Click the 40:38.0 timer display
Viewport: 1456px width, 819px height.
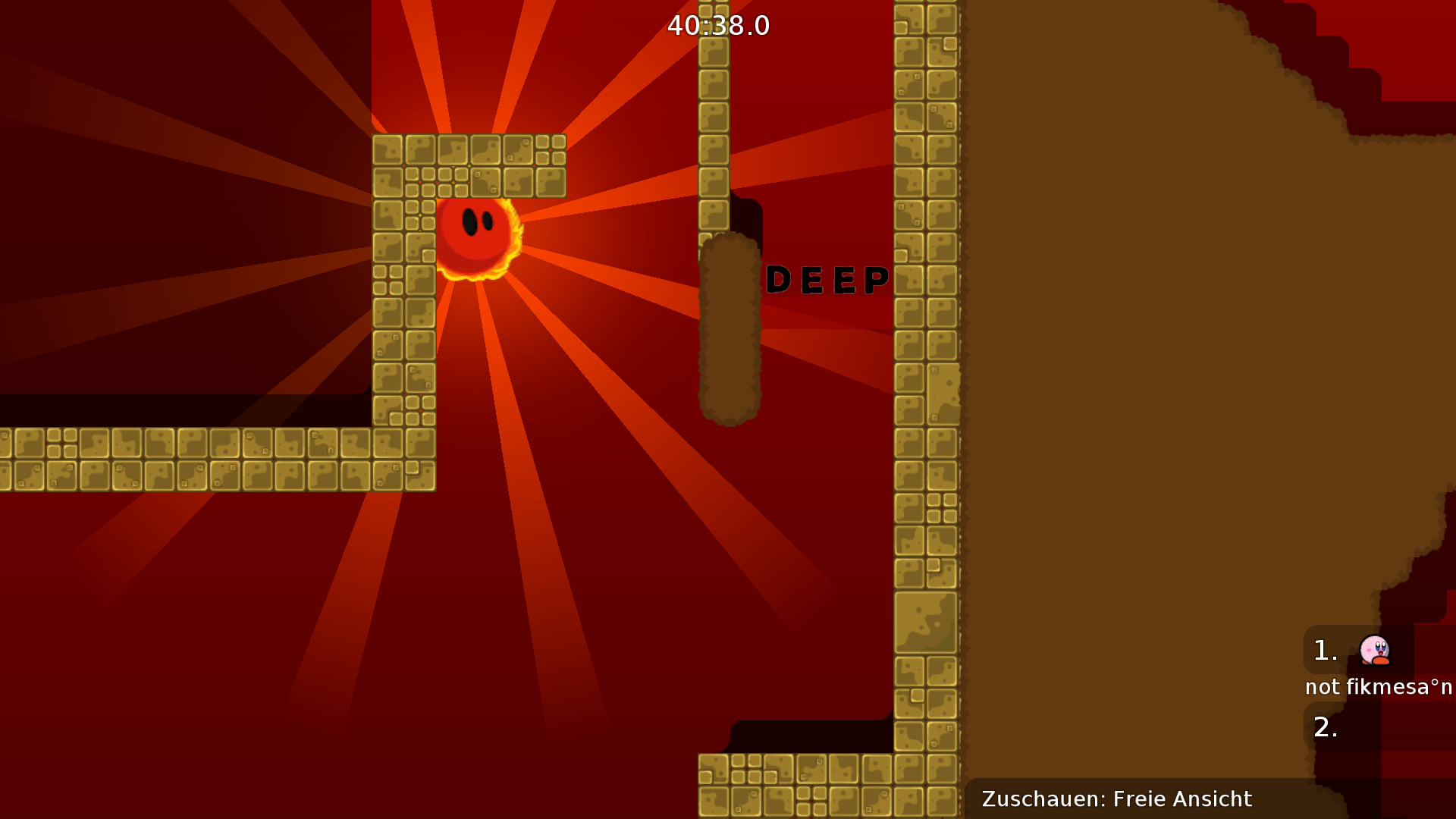(x=716, y=26)
